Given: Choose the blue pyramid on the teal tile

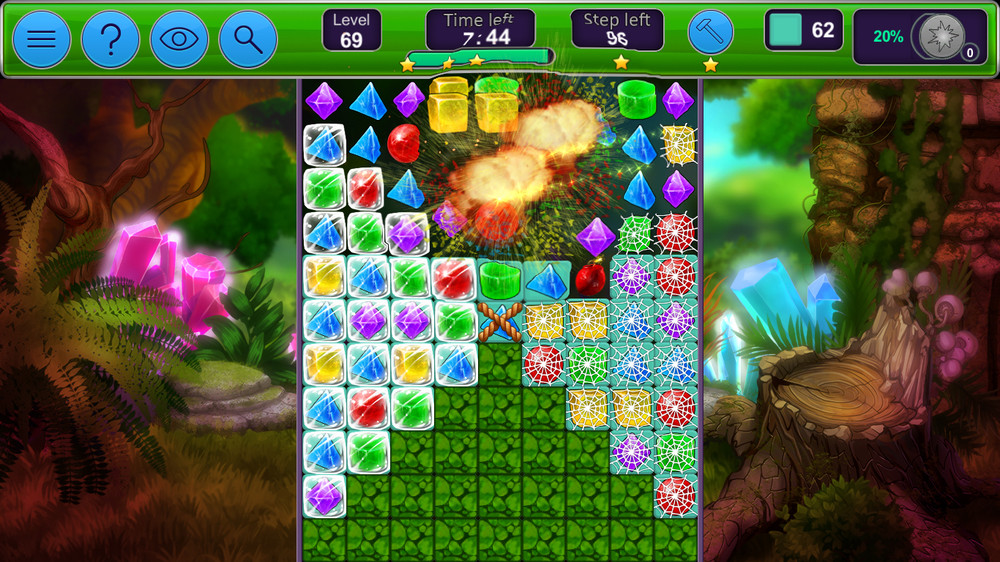Looking at the screenshot, I should pyautogui.click(x=546, y=279).
